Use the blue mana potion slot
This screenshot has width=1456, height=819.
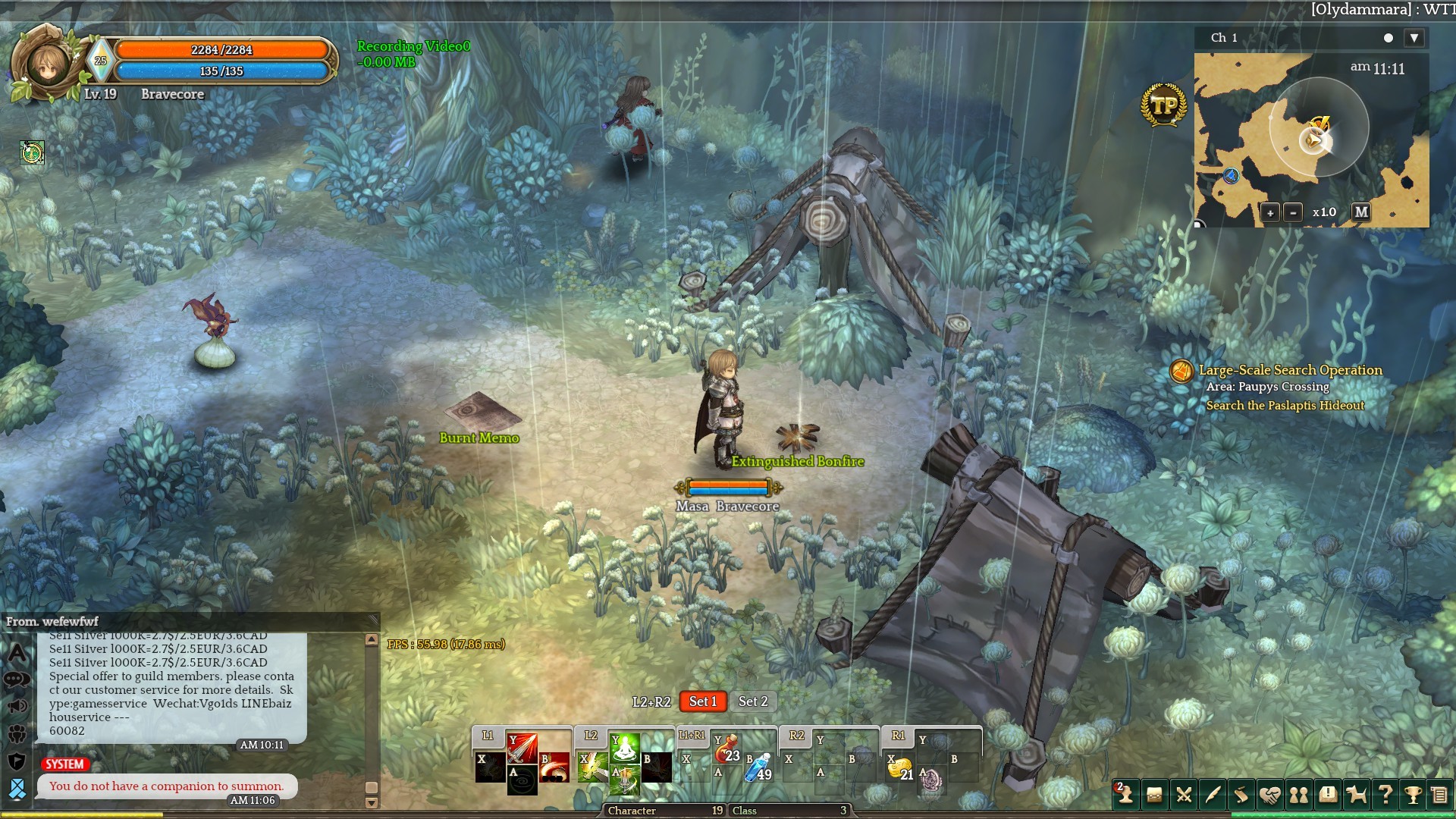tap(759, 767)
